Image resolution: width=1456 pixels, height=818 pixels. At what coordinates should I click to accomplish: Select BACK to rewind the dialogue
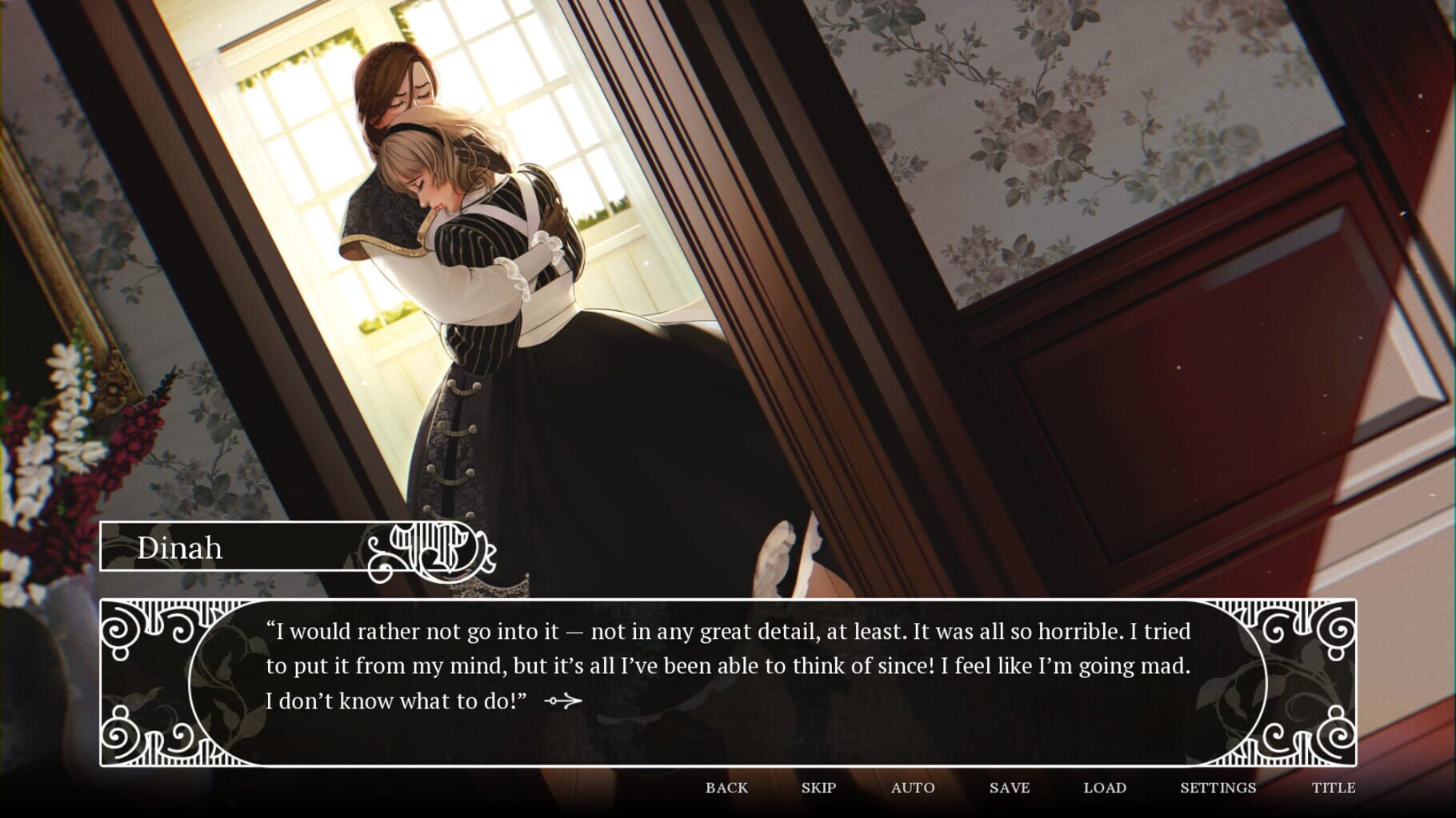725,787
